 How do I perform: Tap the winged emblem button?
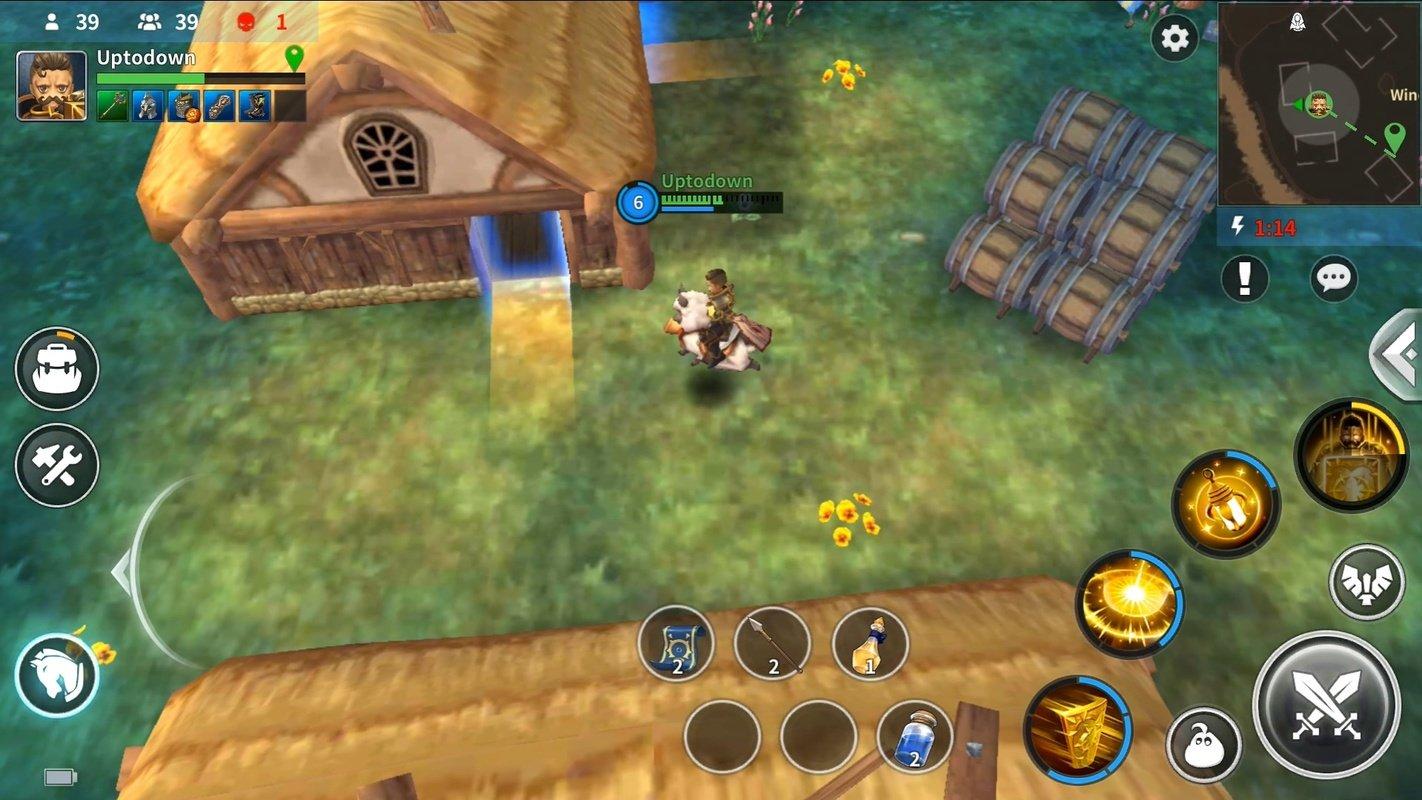click(x=1366, y=582)
